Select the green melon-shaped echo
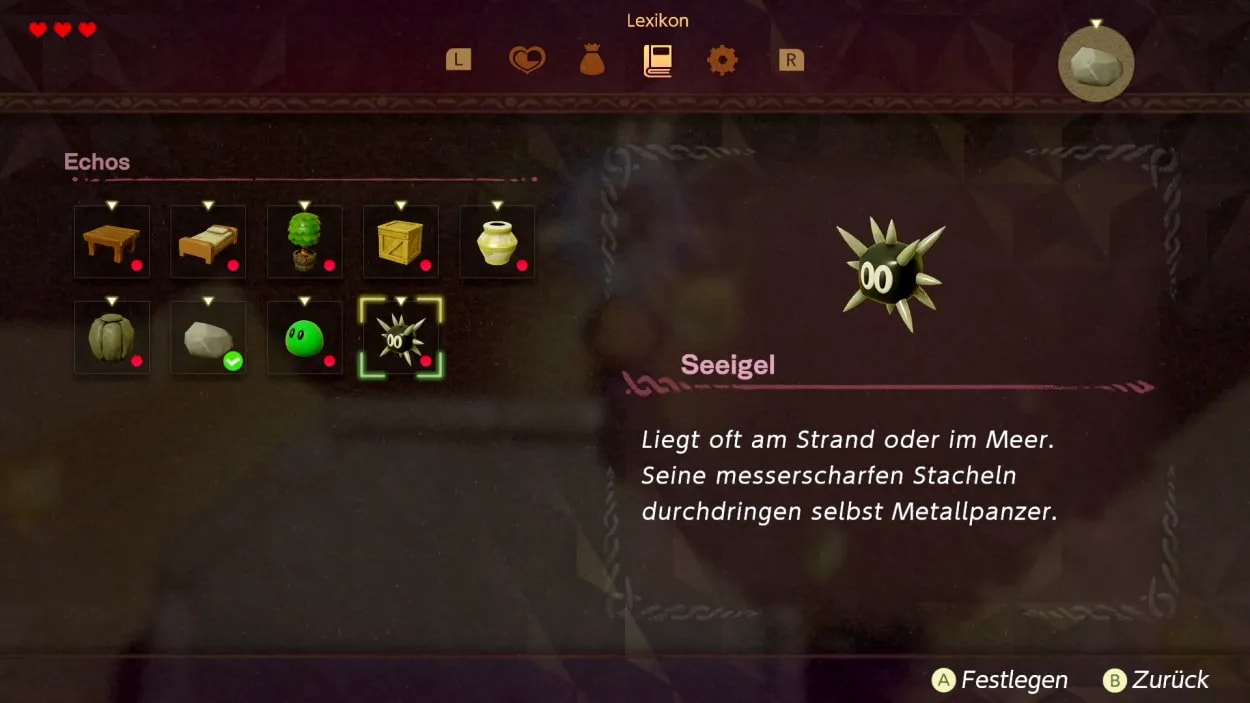 [x=112, y=338]
